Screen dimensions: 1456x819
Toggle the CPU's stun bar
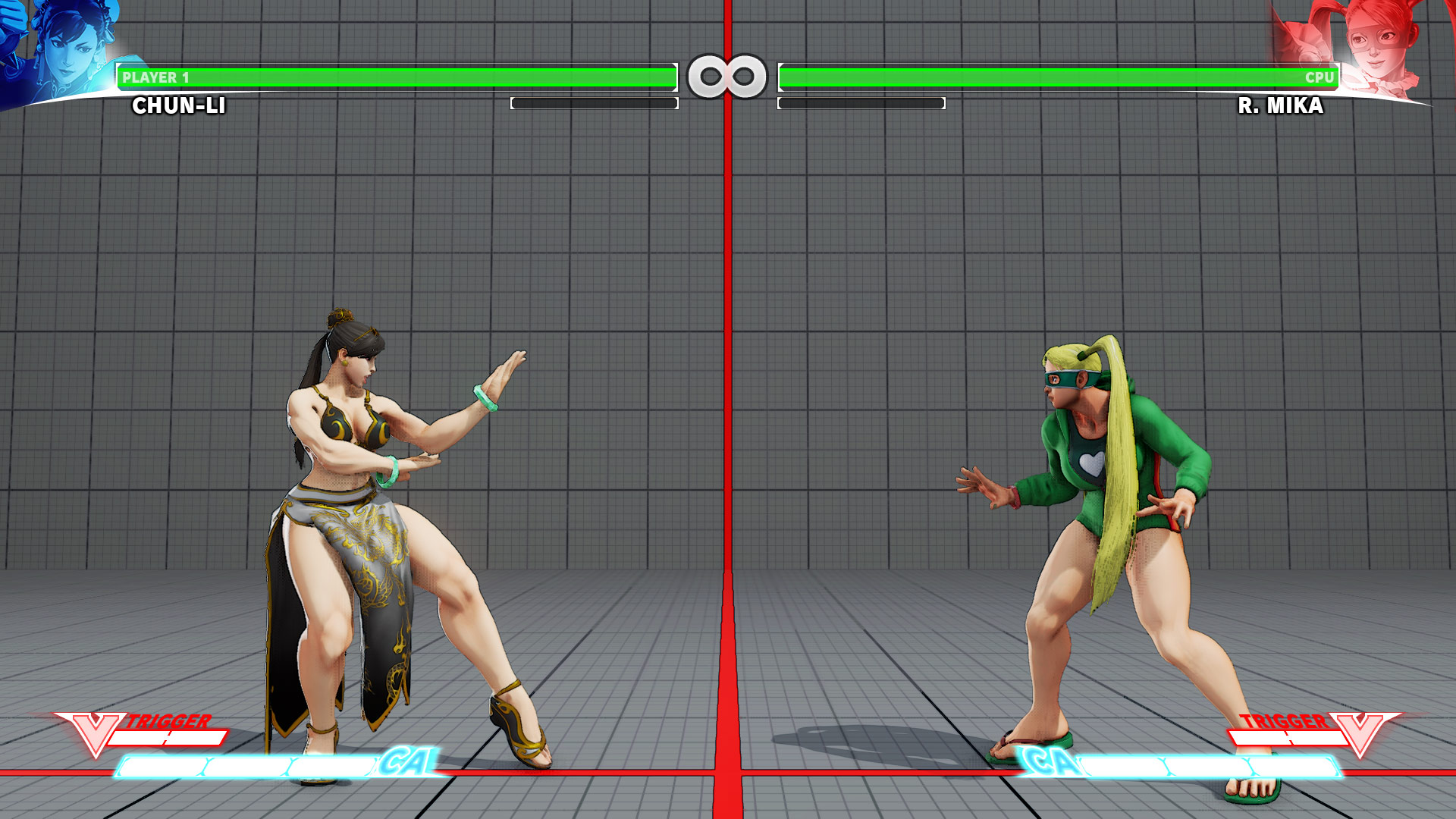[861, 103]
